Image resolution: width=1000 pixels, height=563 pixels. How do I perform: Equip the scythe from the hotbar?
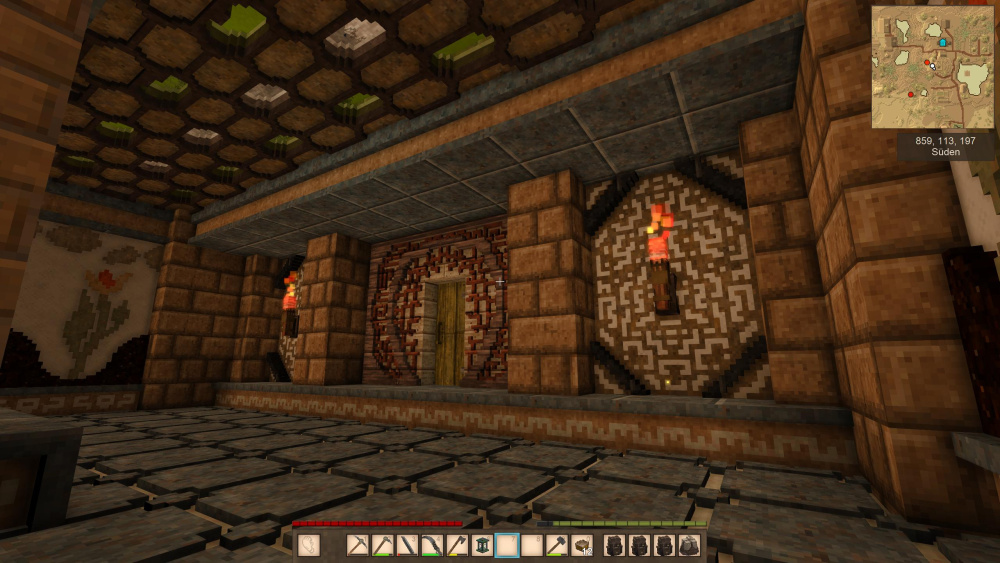click(433, 546)
